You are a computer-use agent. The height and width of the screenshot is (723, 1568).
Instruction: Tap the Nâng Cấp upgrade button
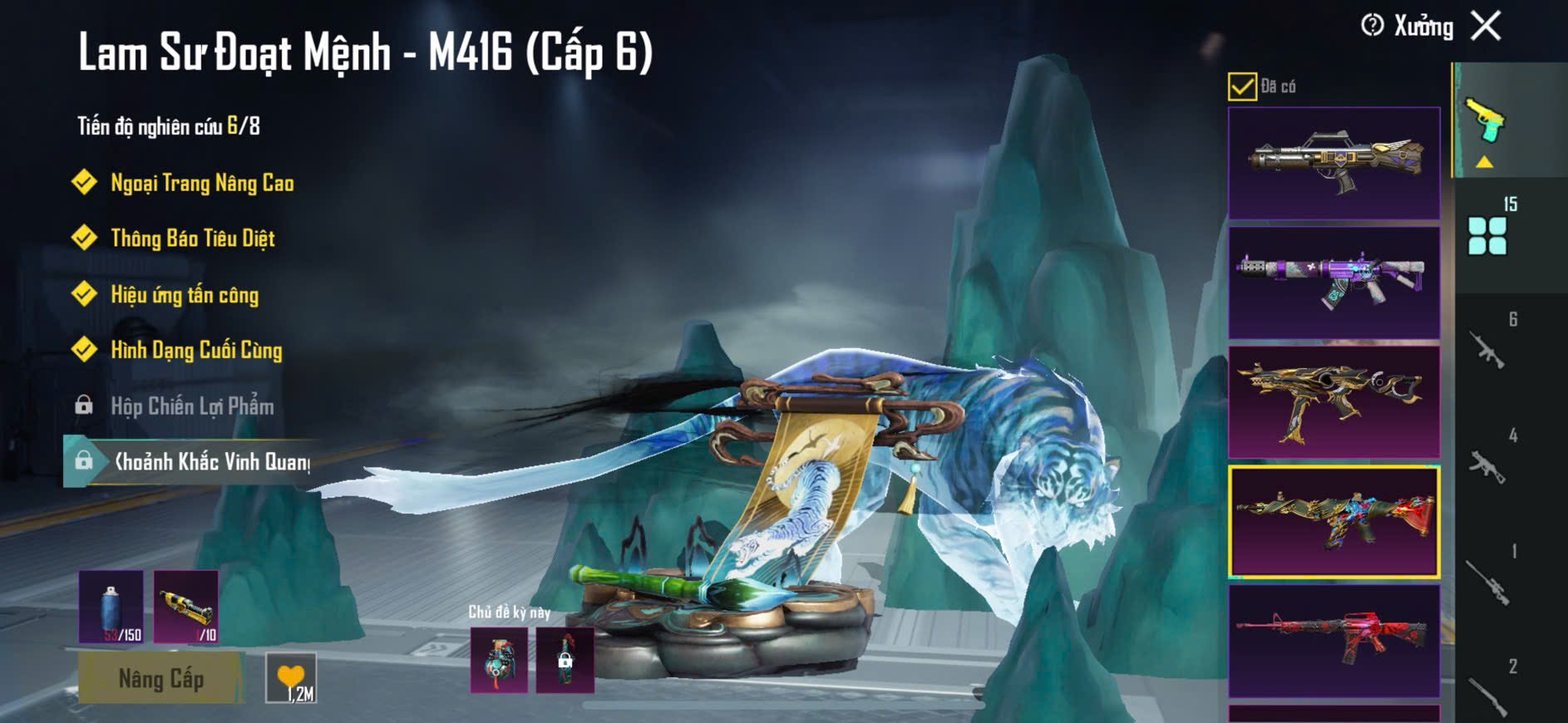(x=160, y=678)
